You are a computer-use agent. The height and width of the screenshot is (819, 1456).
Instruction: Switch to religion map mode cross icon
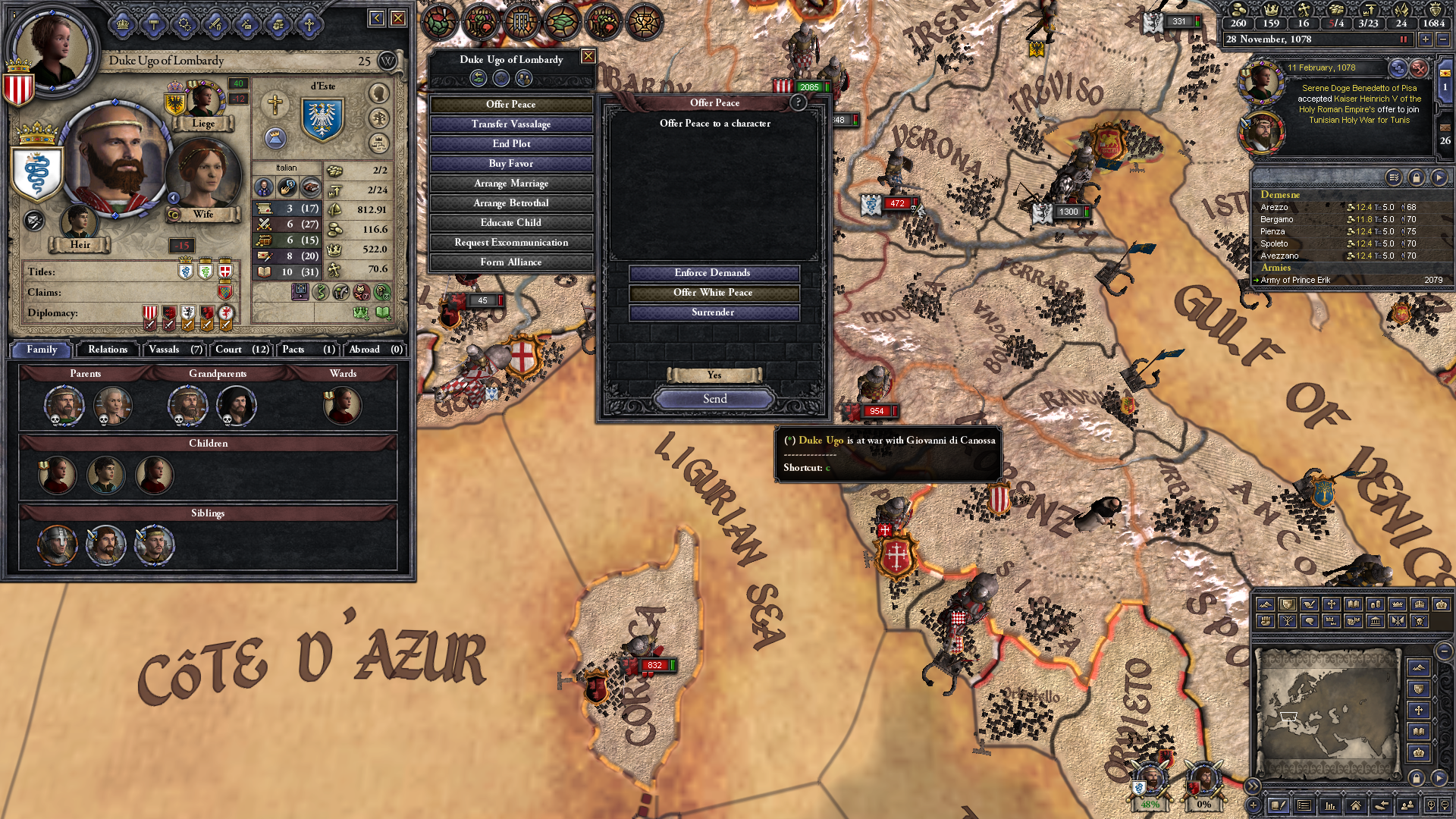[x=1332, y=605]
